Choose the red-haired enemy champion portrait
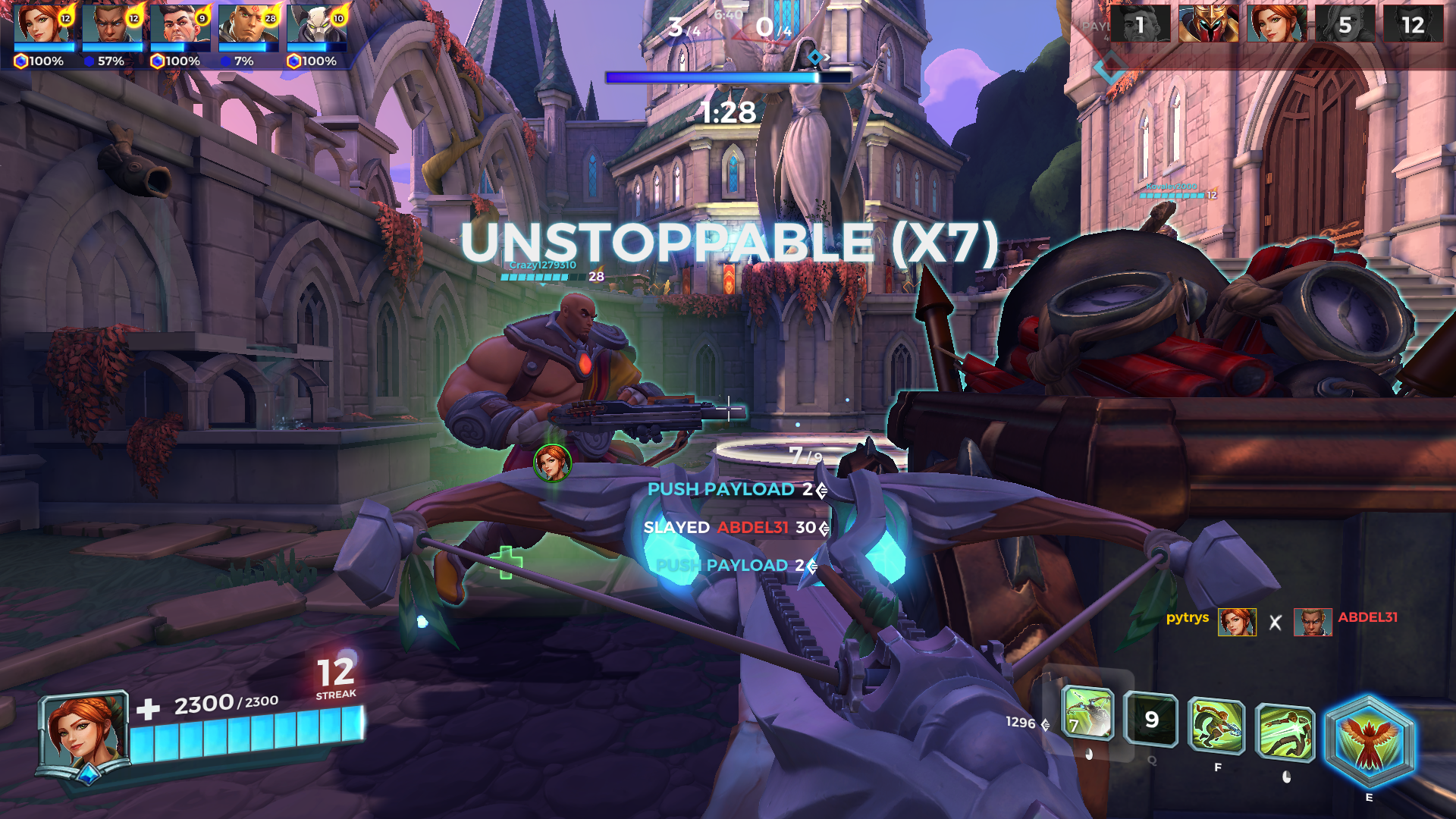 click(x=1277, y=25)
